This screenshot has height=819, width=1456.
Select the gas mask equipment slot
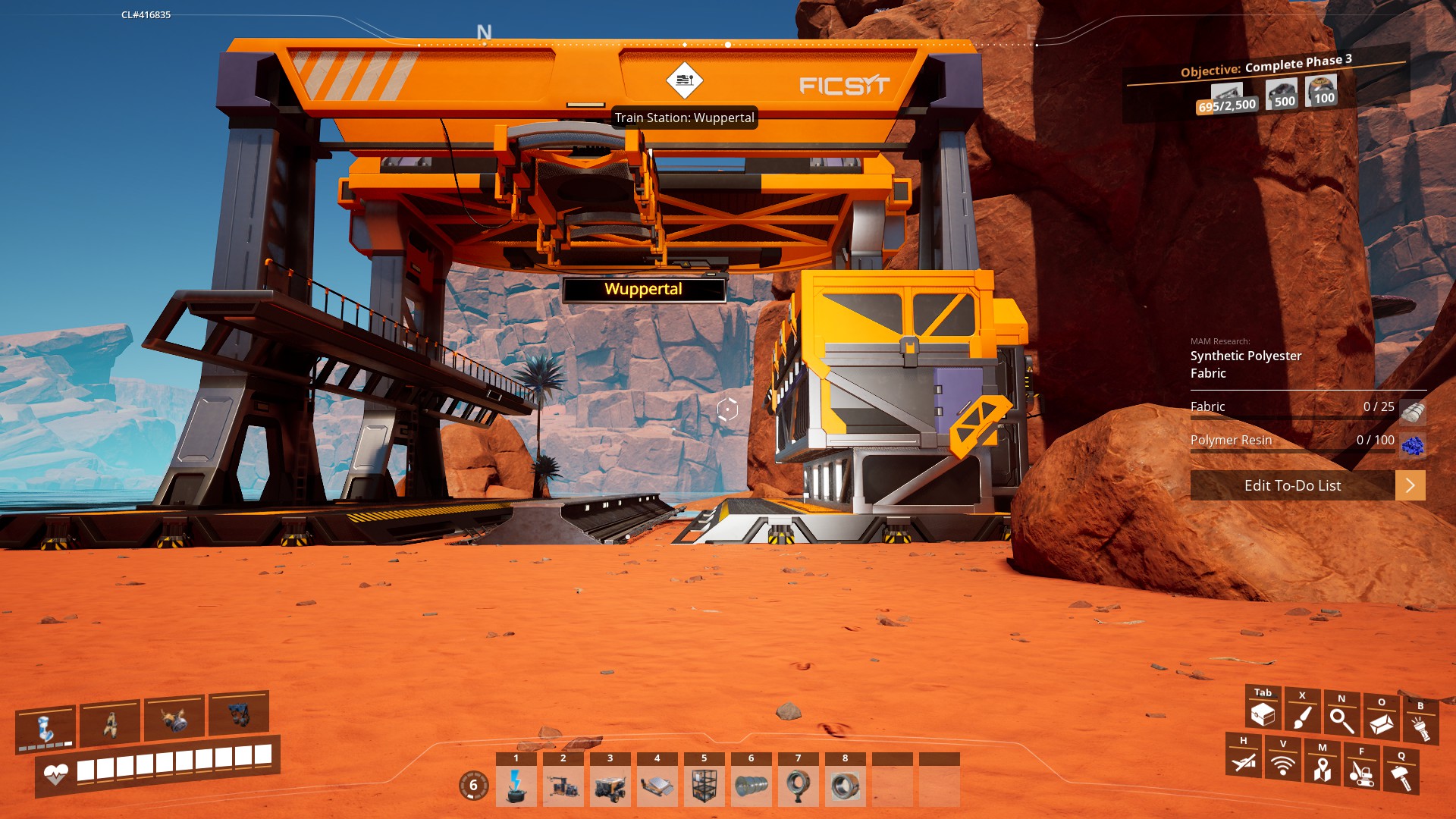(x=174, y=719)
